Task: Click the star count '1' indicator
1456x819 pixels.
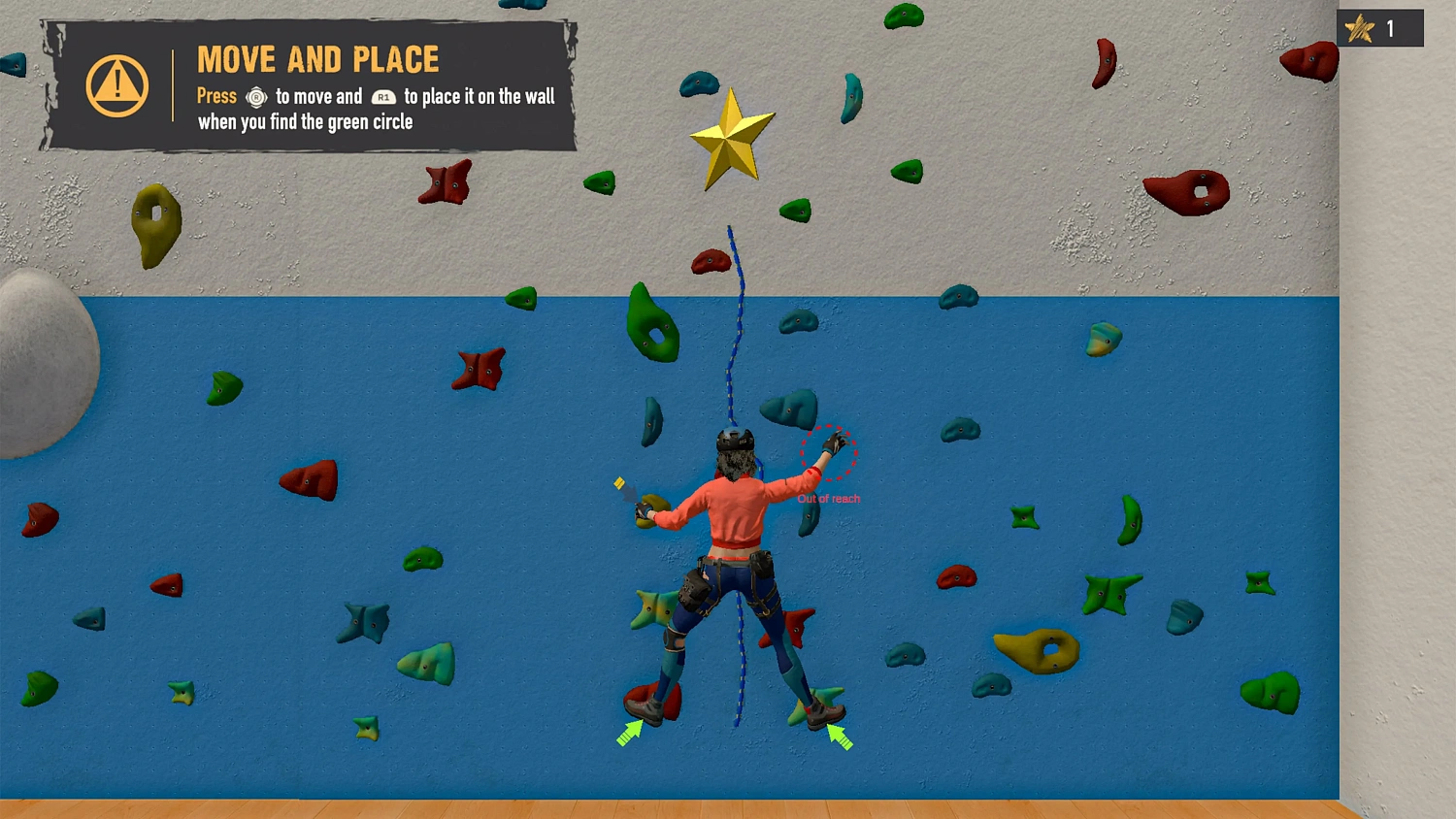Action: [1390, 28]
